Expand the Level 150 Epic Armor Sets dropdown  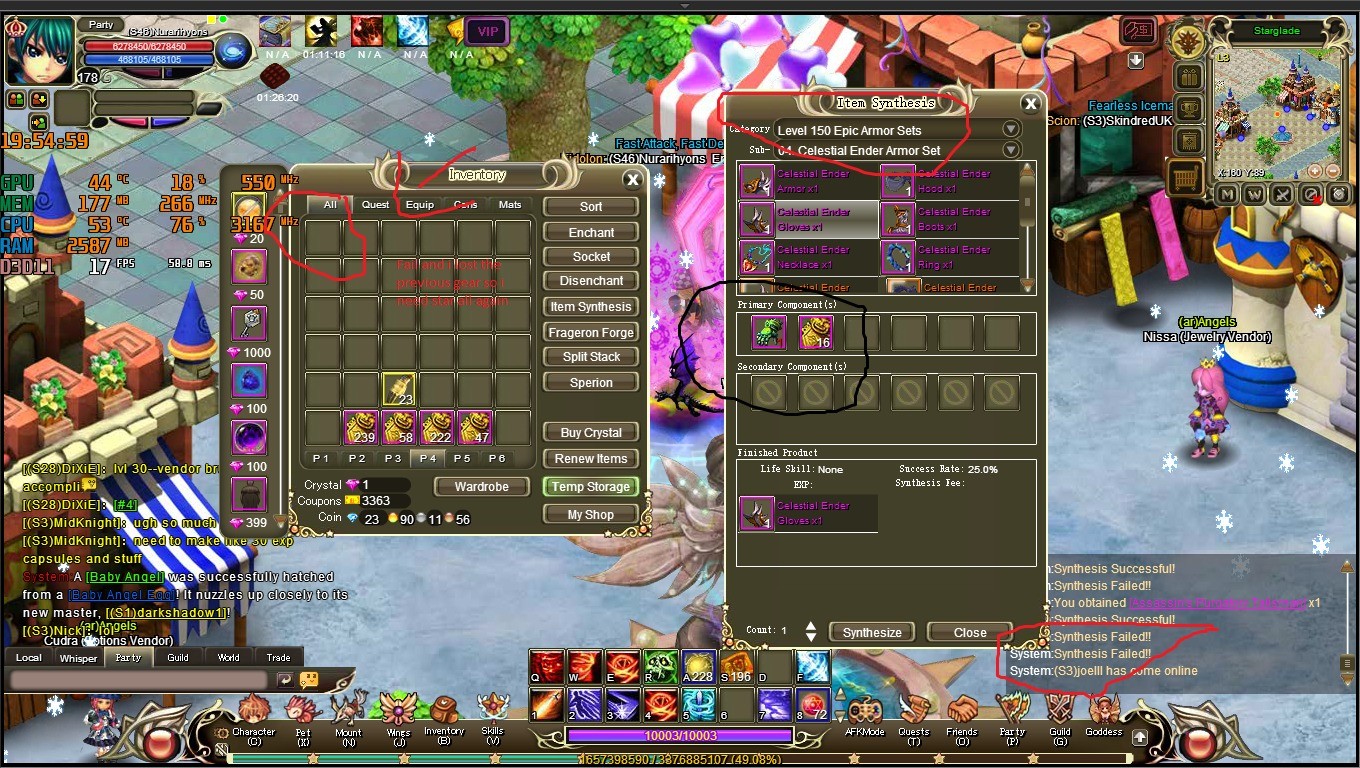click(x=1011, y=130)
